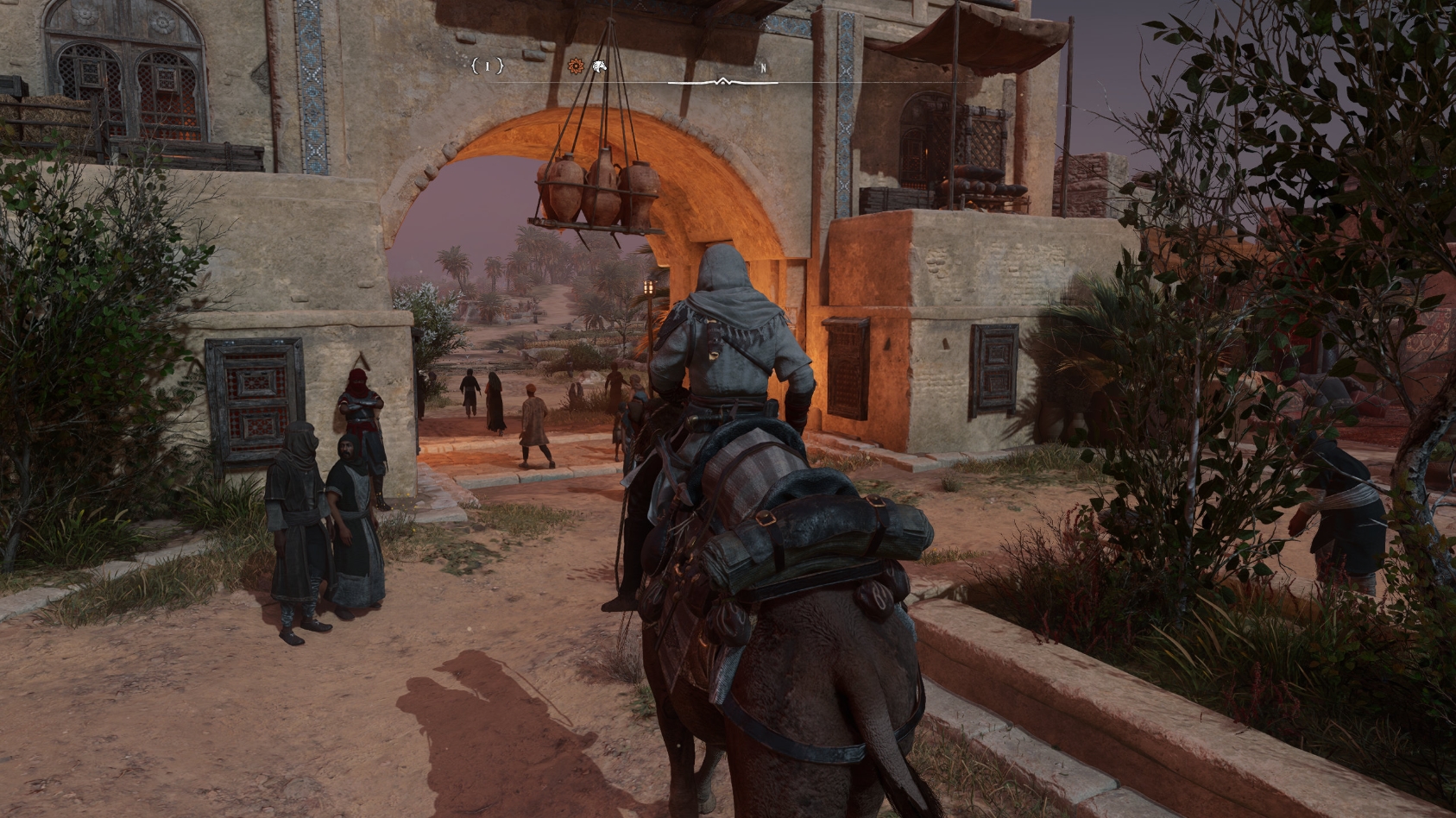Viewport: 1456px width, 818px height.
Task: Select the tool slot 1 indicator
Action: click(x=488, y=66)
